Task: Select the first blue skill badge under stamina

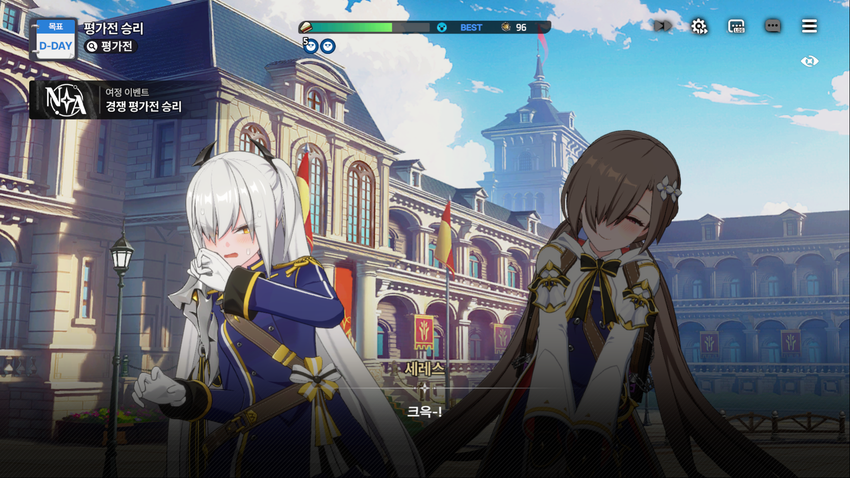Action: [311, 45]
